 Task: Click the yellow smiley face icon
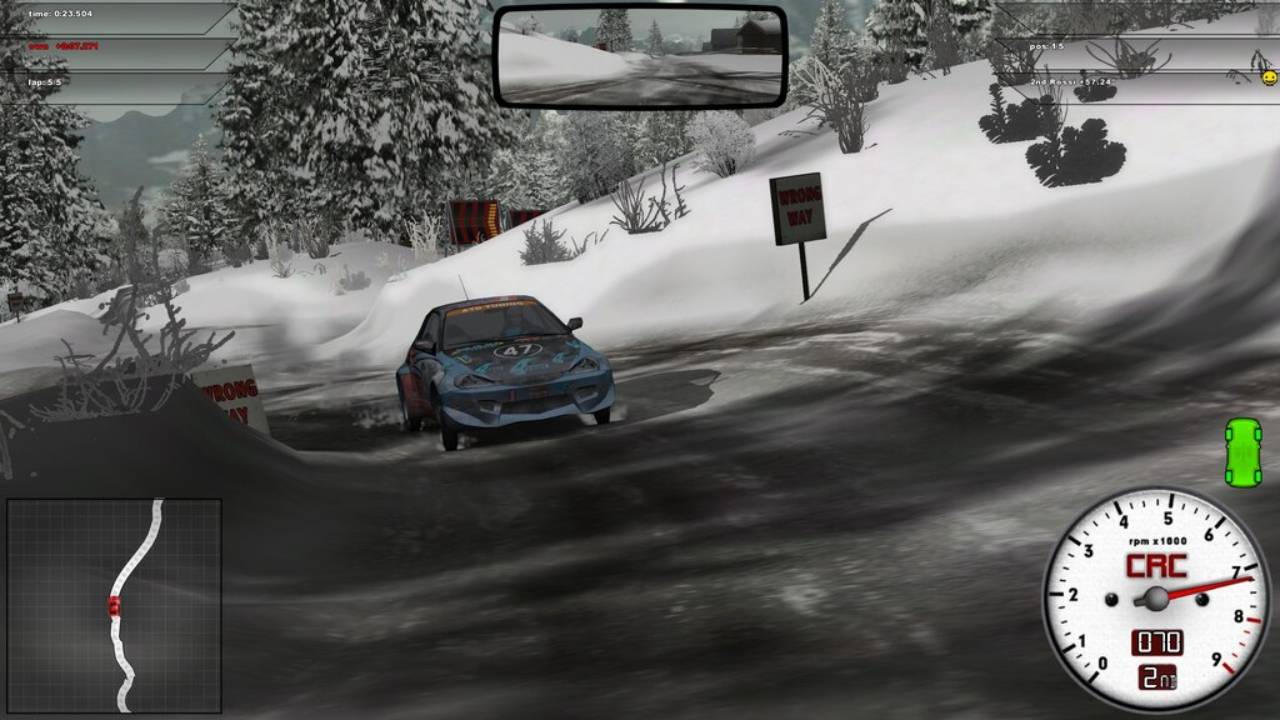click(x=1269, y=77)
